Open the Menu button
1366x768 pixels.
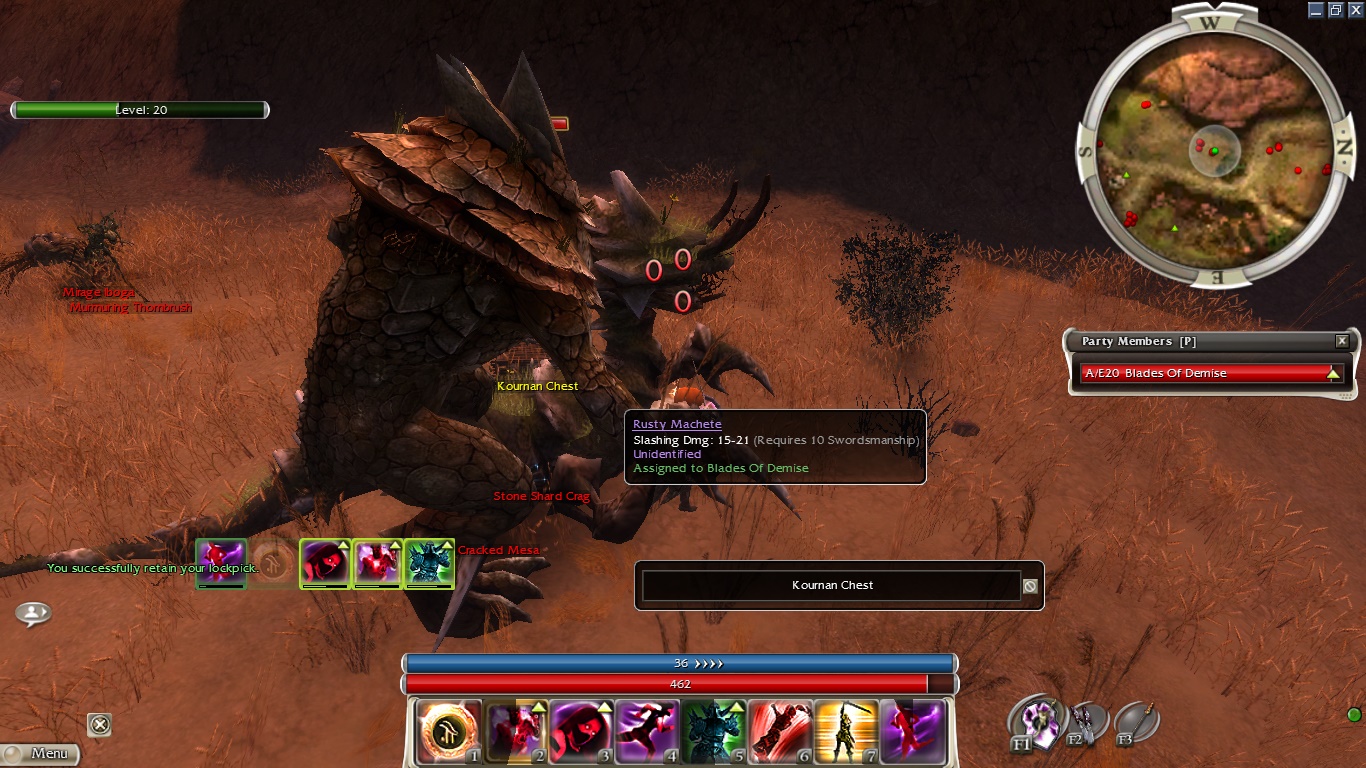click(x=40, y=753)
